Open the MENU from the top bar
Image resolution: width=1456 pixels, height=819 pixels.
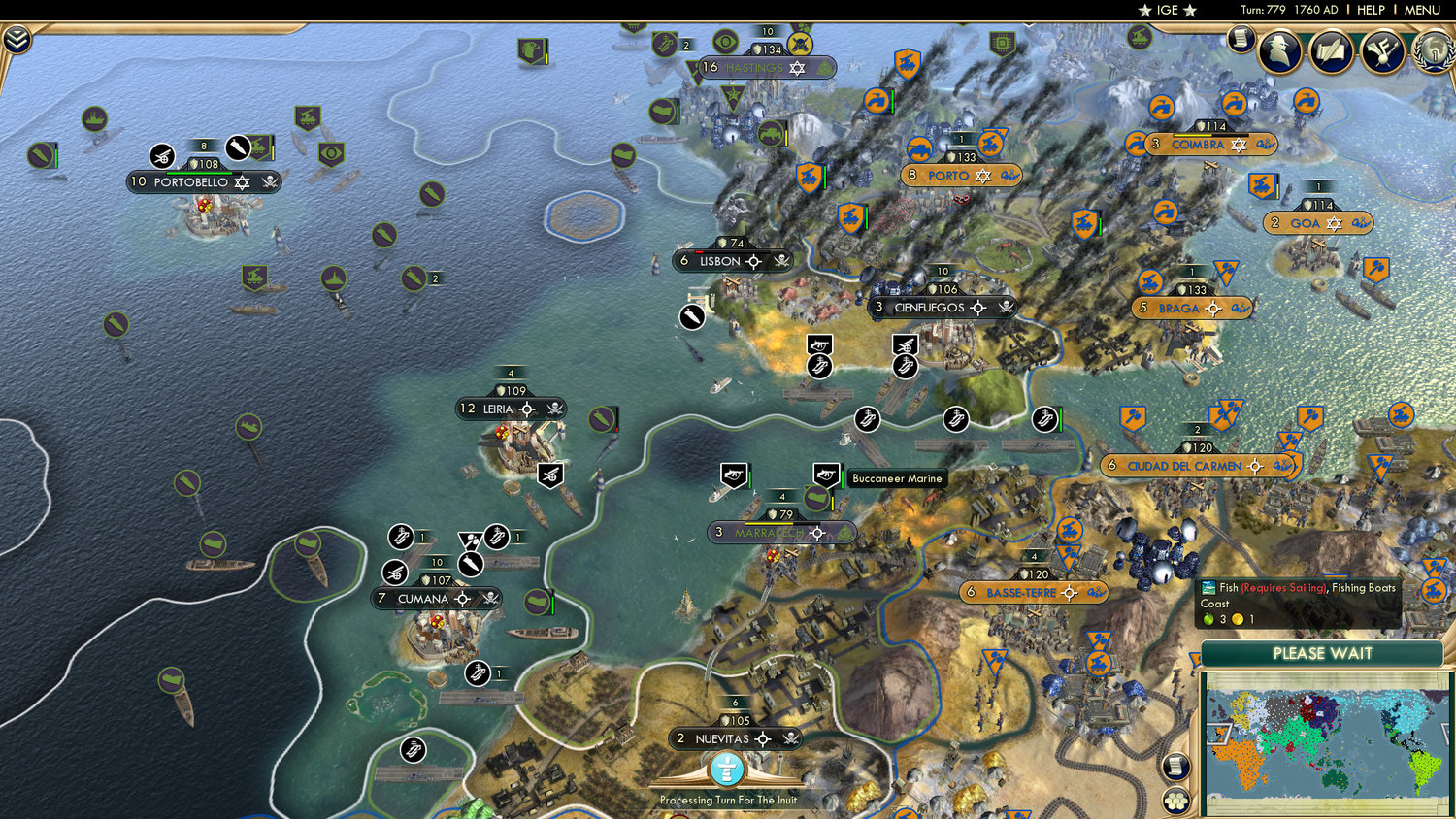tap(1421, 10)
